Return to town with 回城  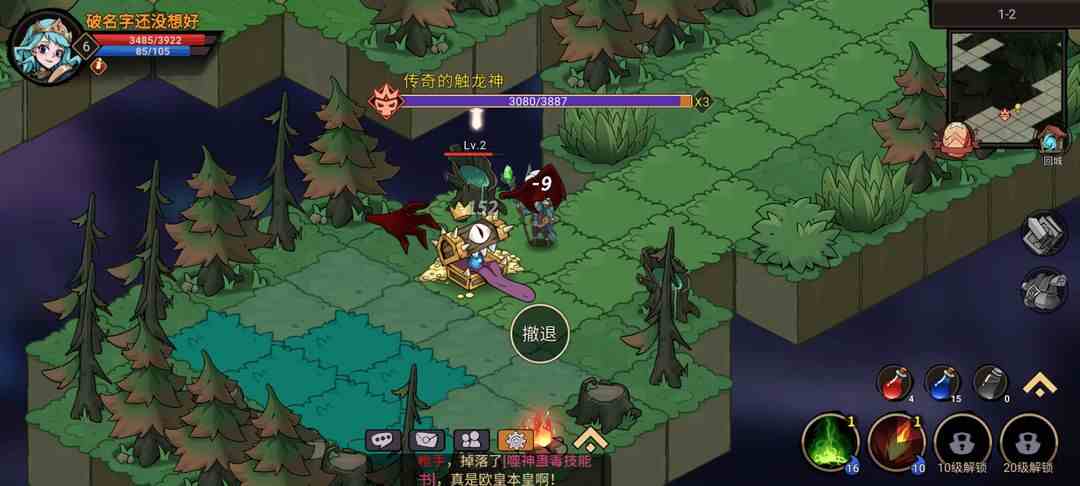coord(1052,143)
